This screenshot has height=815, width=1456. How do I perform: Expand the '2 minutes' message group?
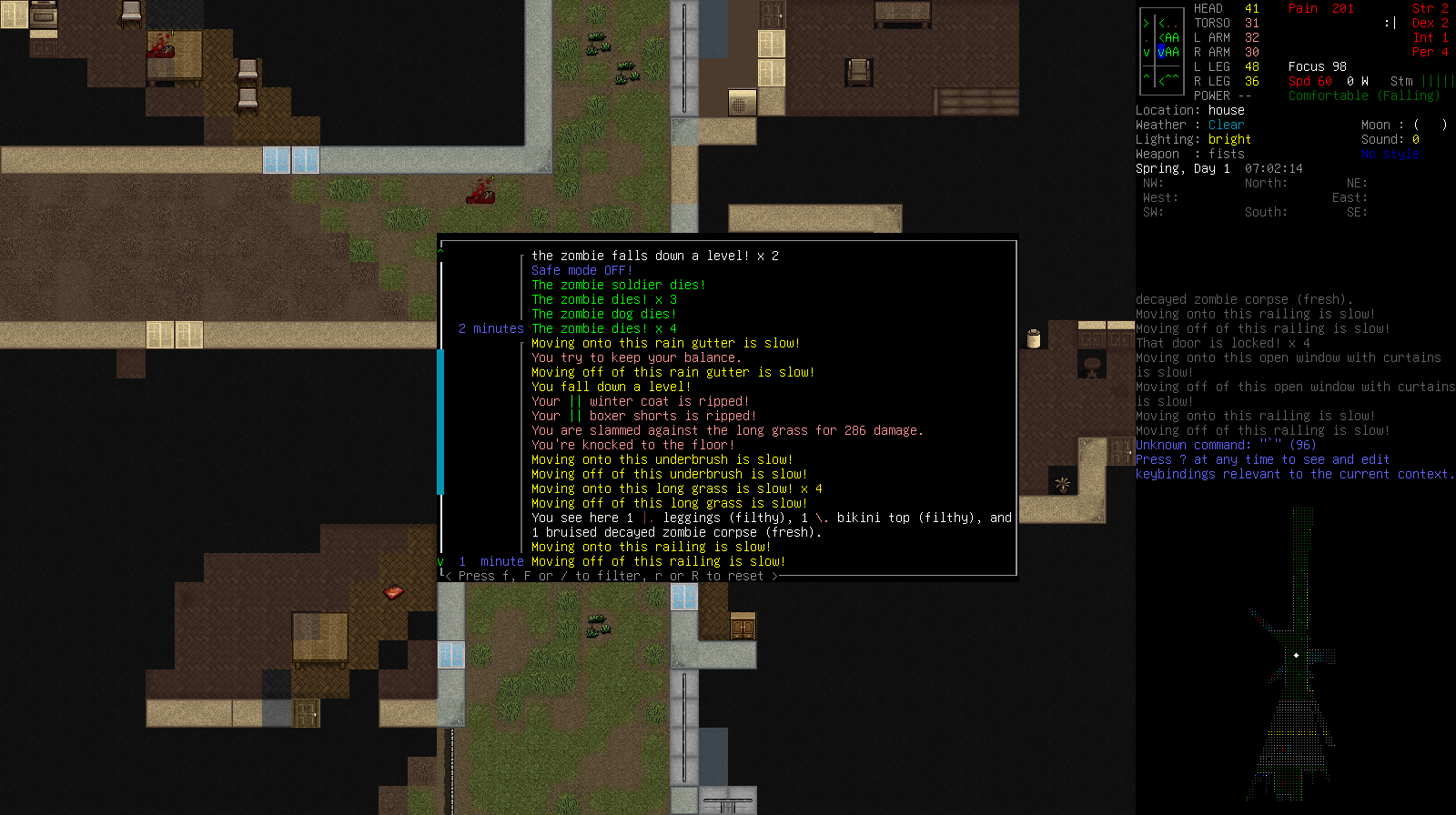490,328
